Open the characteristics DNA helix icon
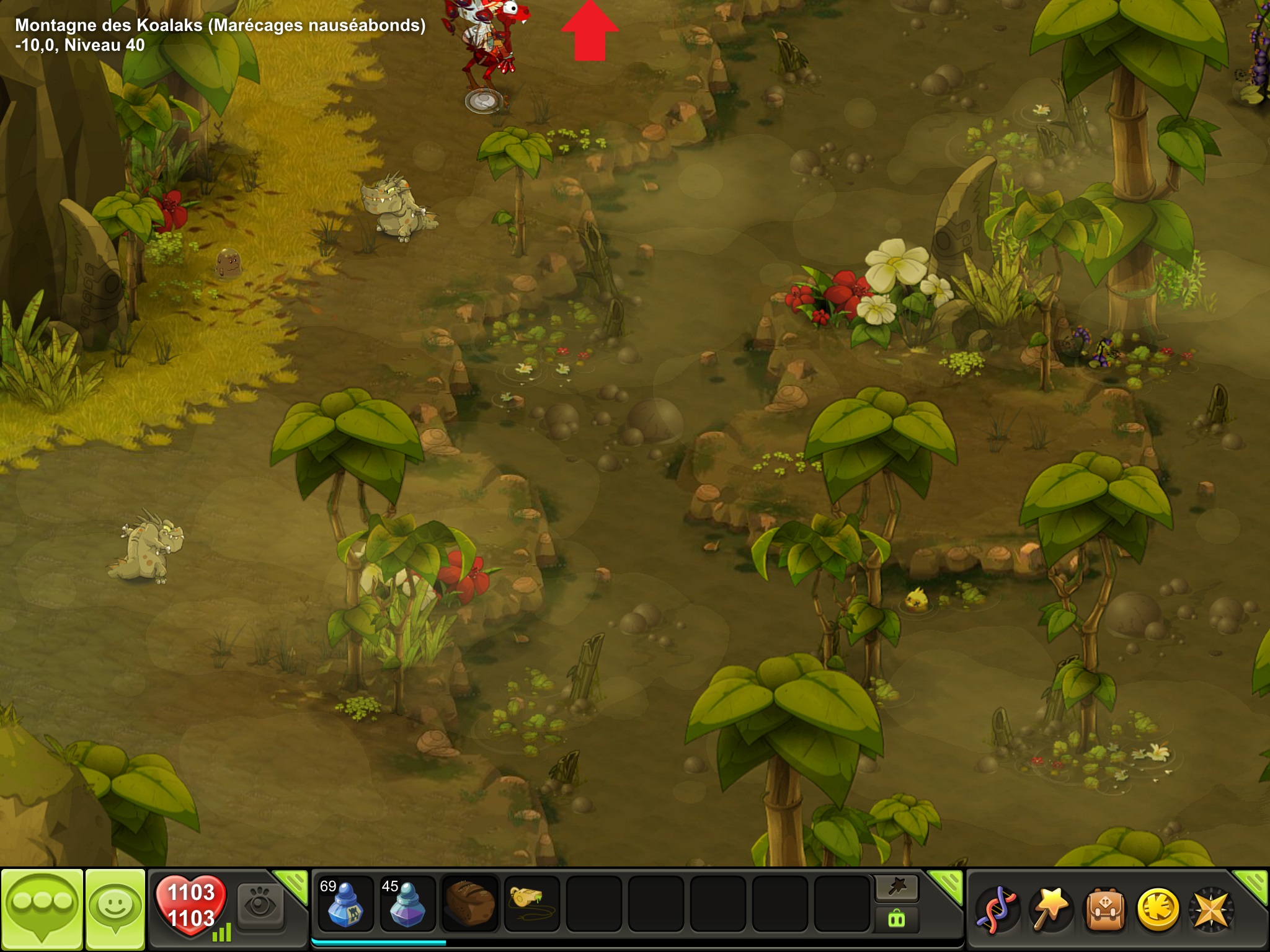This screenshot has width=1270, height=952. pos(997,909)
